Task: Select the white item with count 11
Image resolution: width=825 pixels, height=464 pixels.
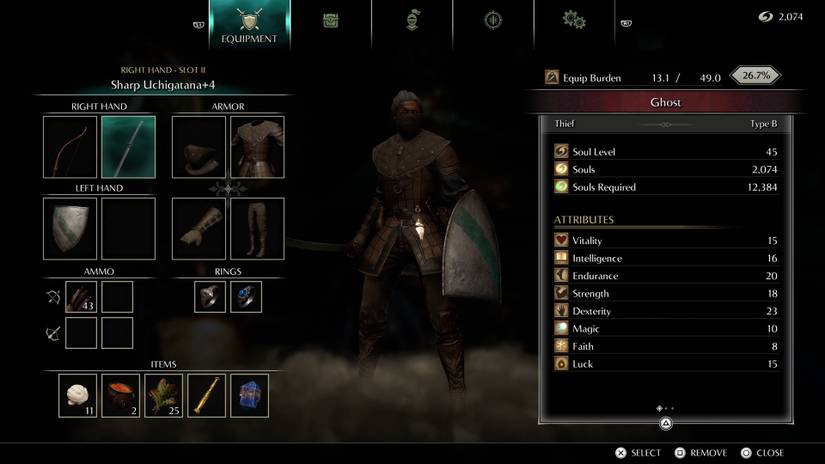Action: point(78,395)
